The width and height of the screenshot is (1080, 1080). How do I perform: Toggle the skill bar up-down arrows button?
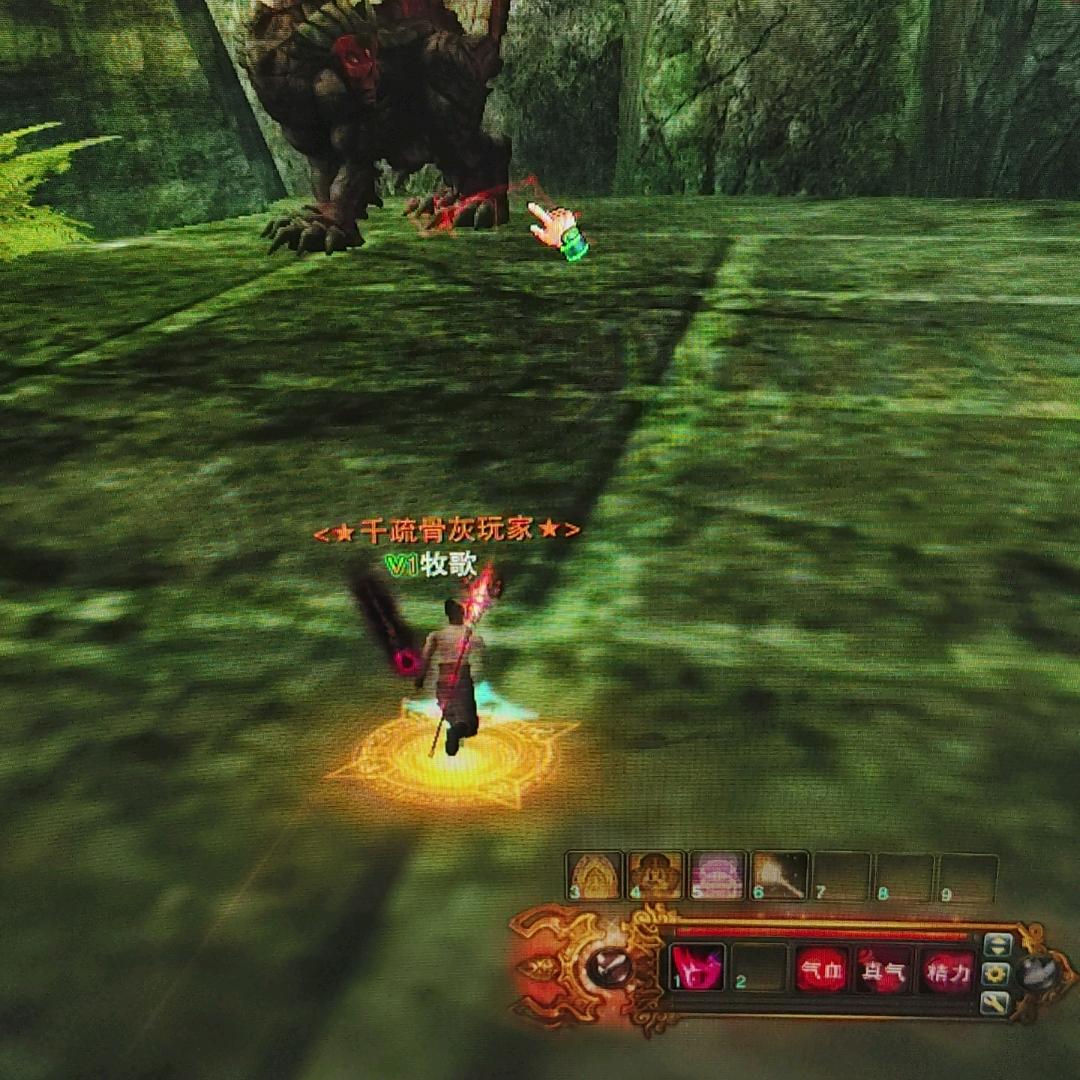[x=997, y=944]
